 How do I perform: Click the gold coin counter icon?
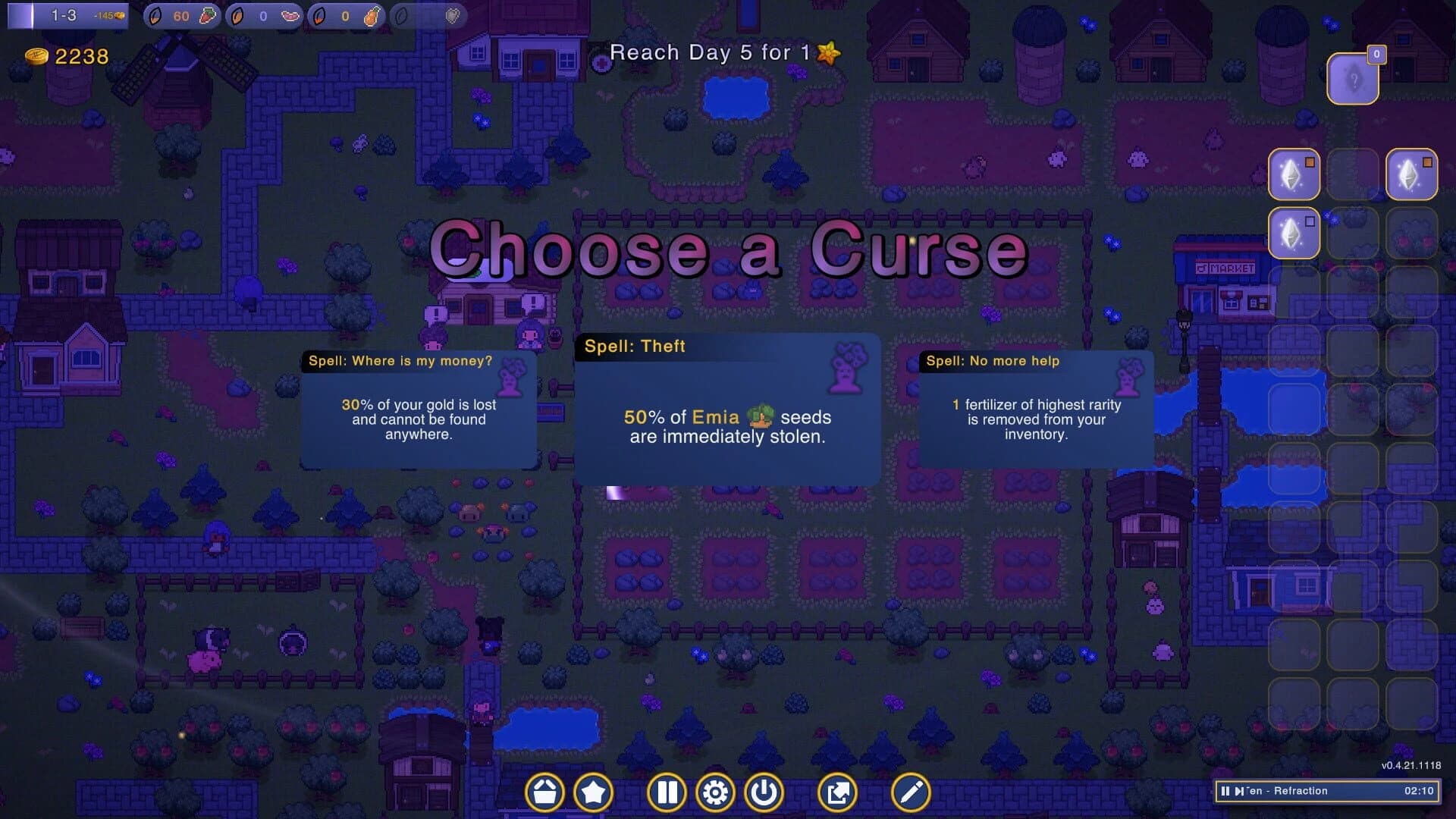tap(36, 54)
